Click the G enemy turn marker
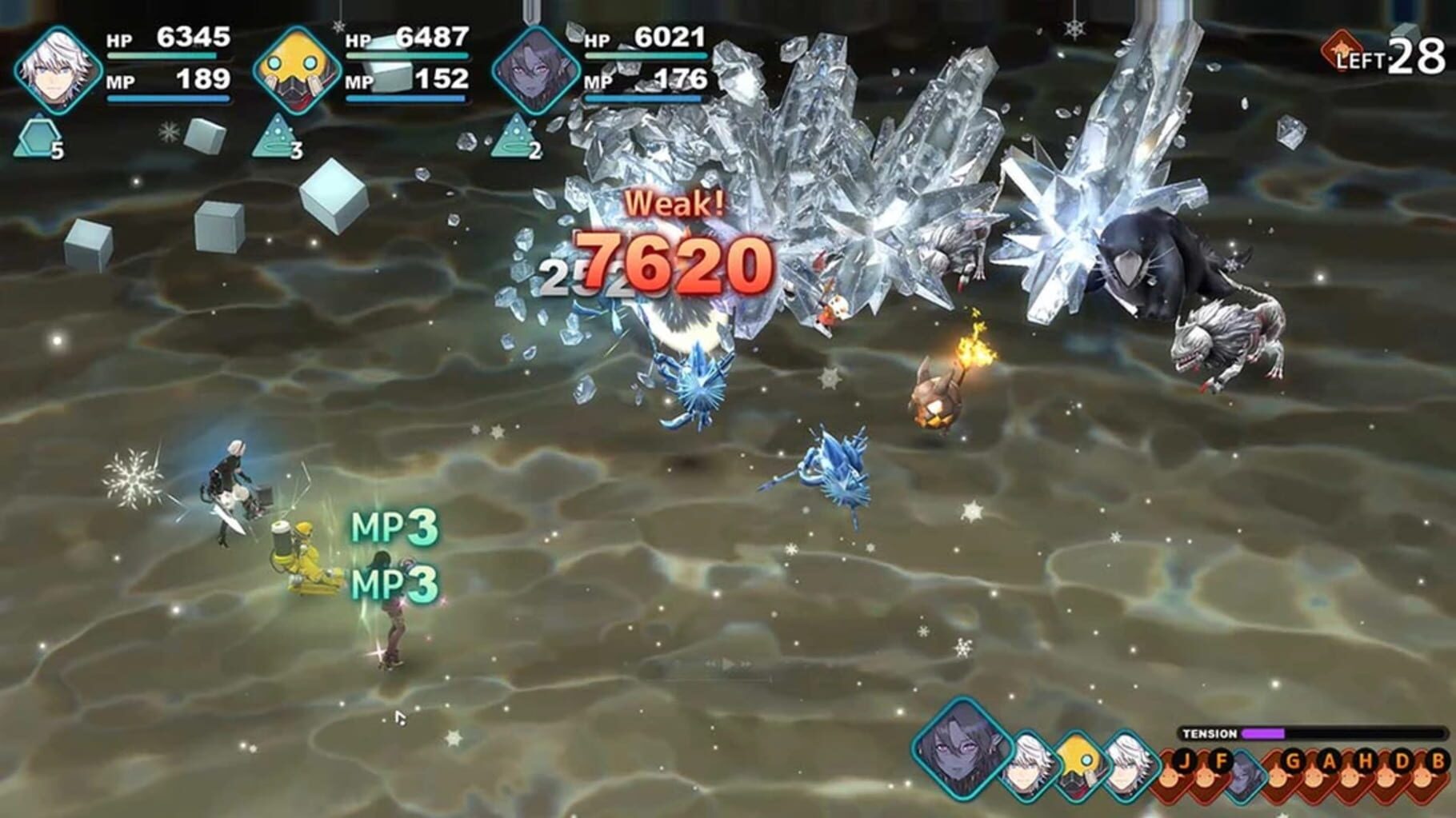The width and height of the screenshot is (1456, 818). point(1294,761)
